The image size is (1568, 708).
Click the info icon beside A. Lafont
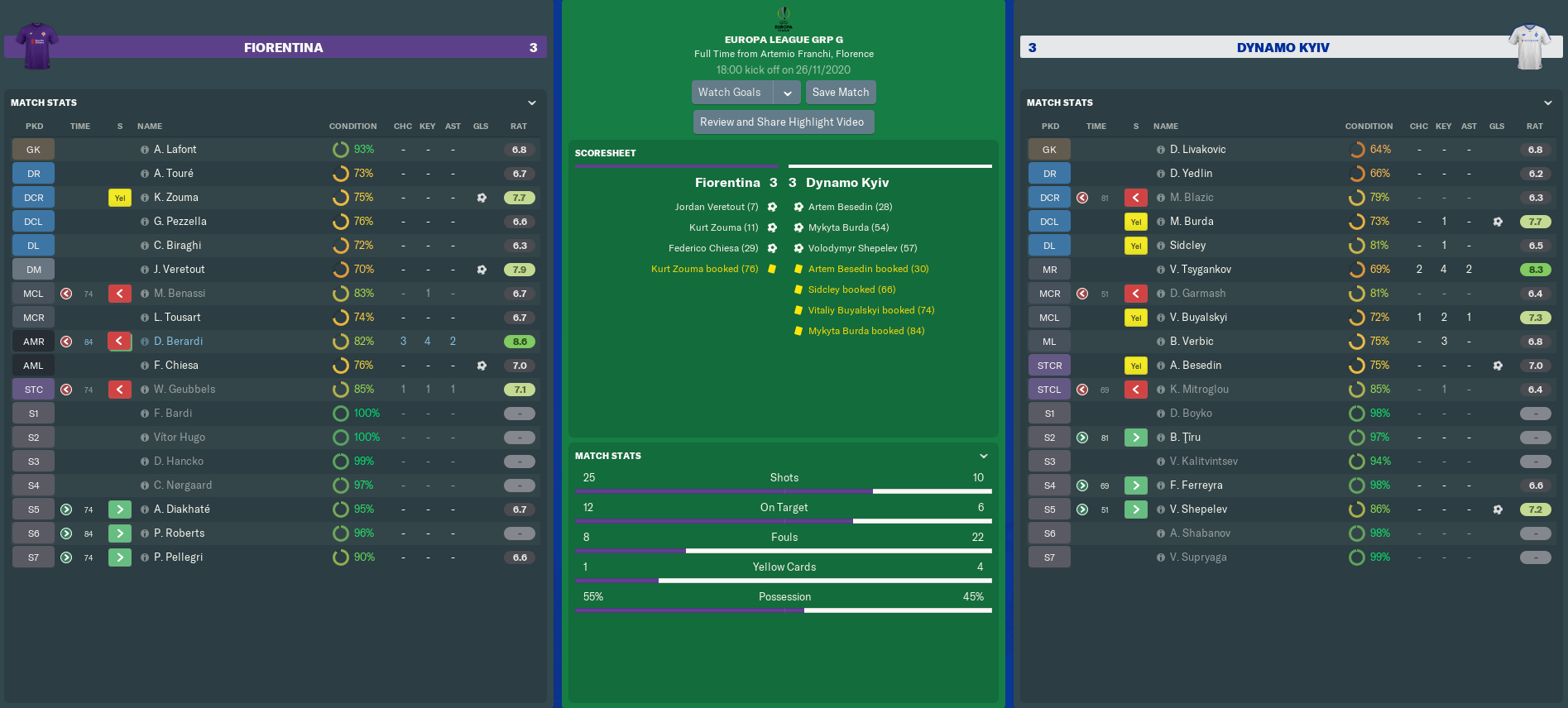point(145,150)
